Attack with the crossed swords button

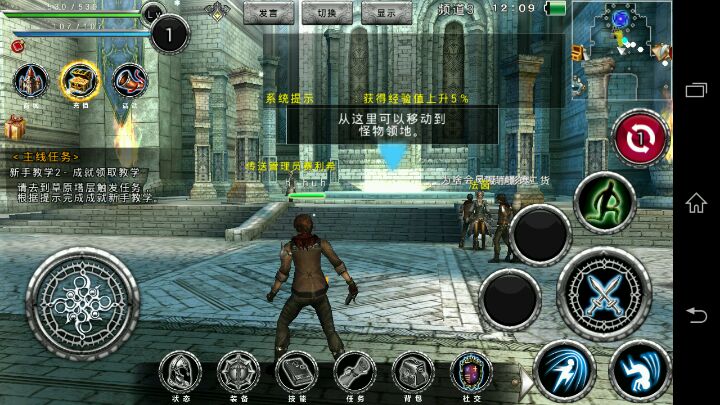click(x=604, y=295)
